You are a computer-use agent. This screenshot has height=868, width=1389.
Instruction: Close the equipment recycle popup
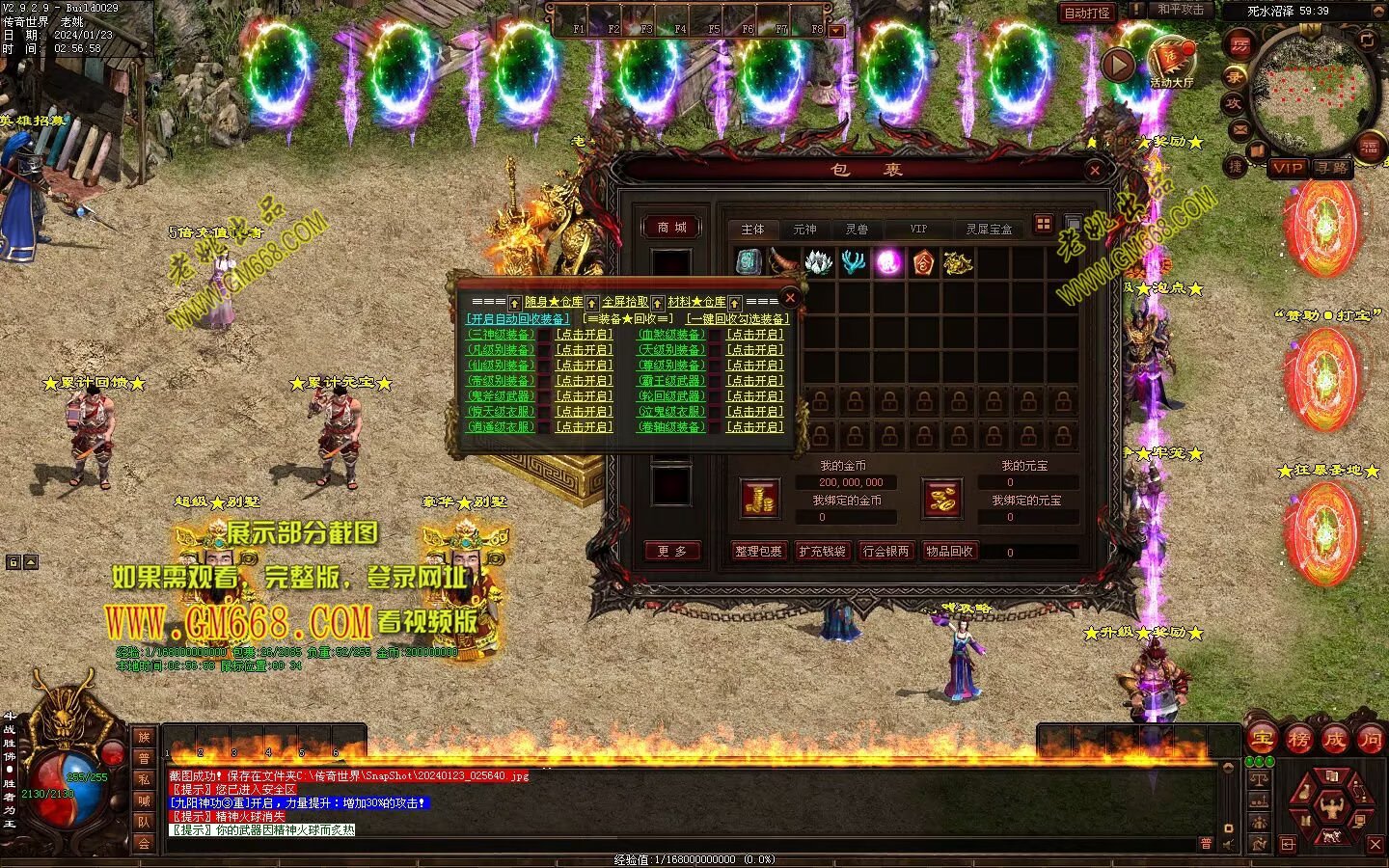click(x=790, y=297)
